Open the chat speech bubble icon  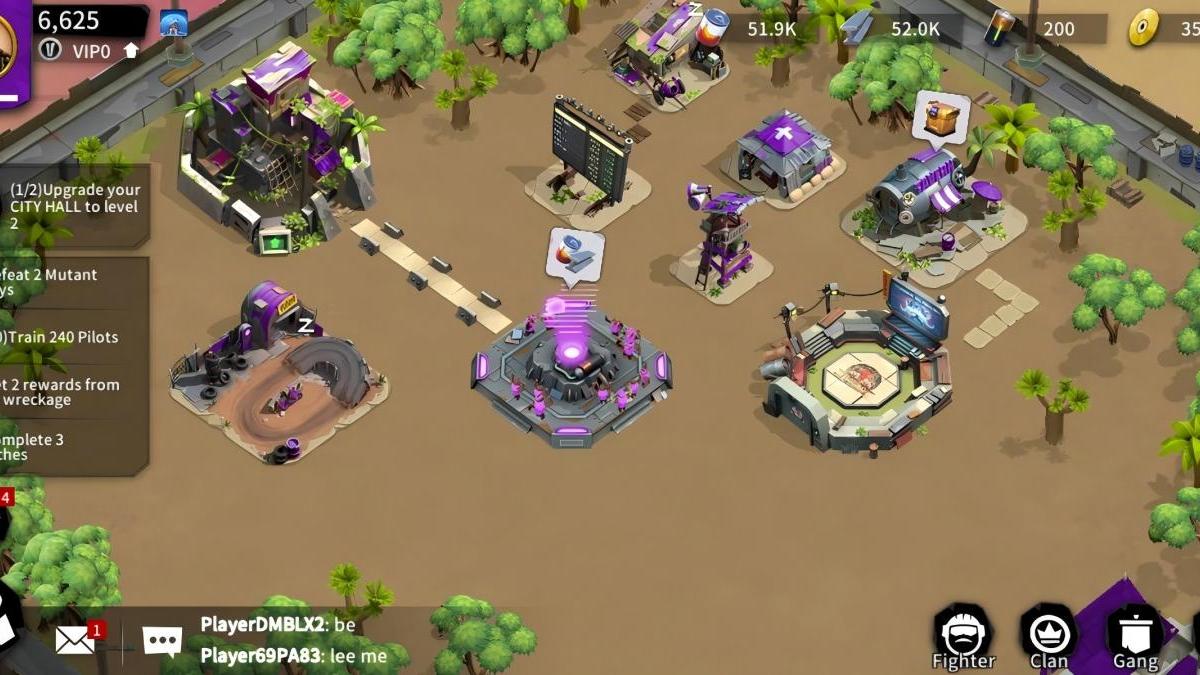point(162,640)
